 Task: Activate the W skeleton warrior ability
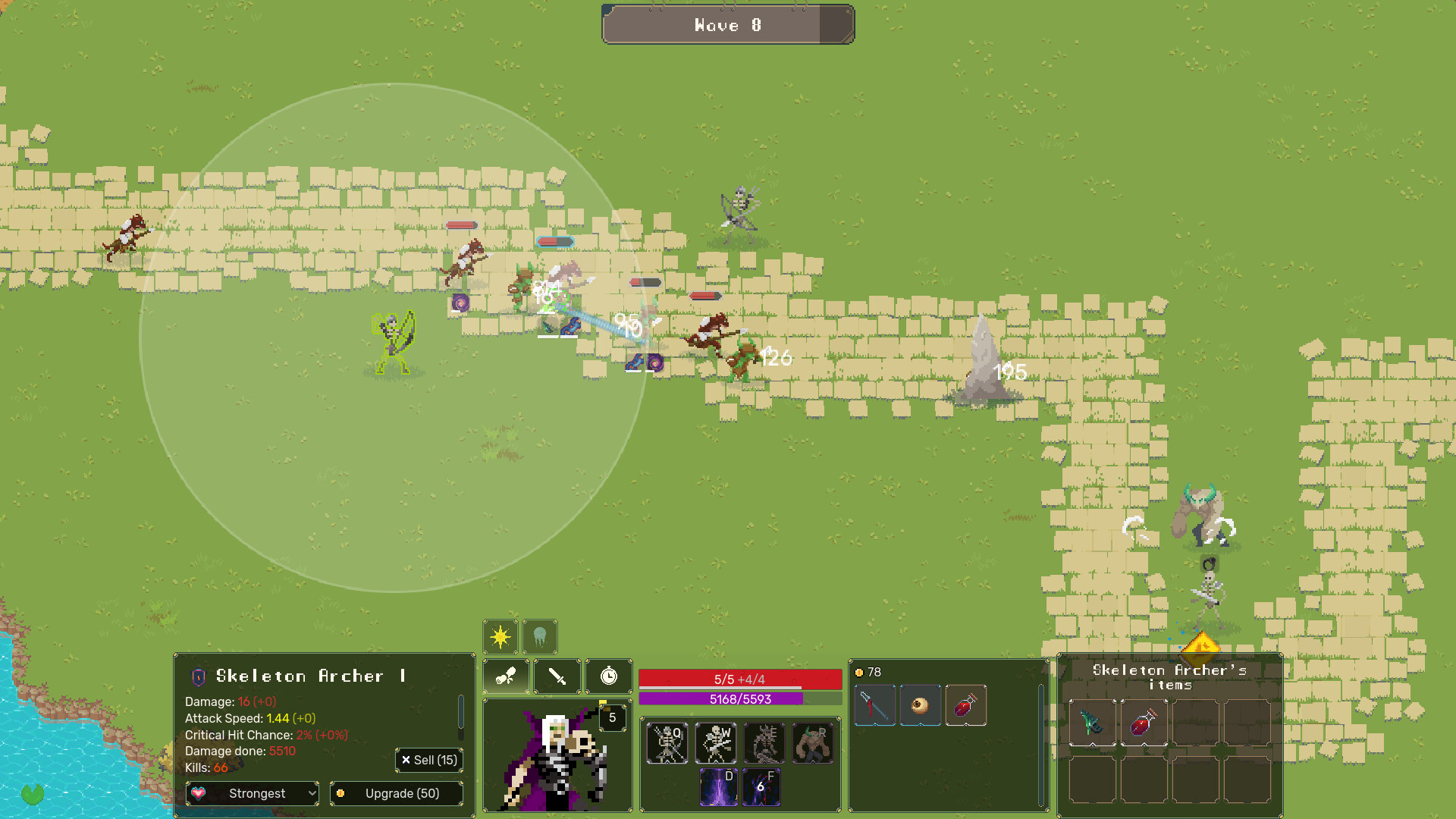pyautogui.click(x=716, y=742)
